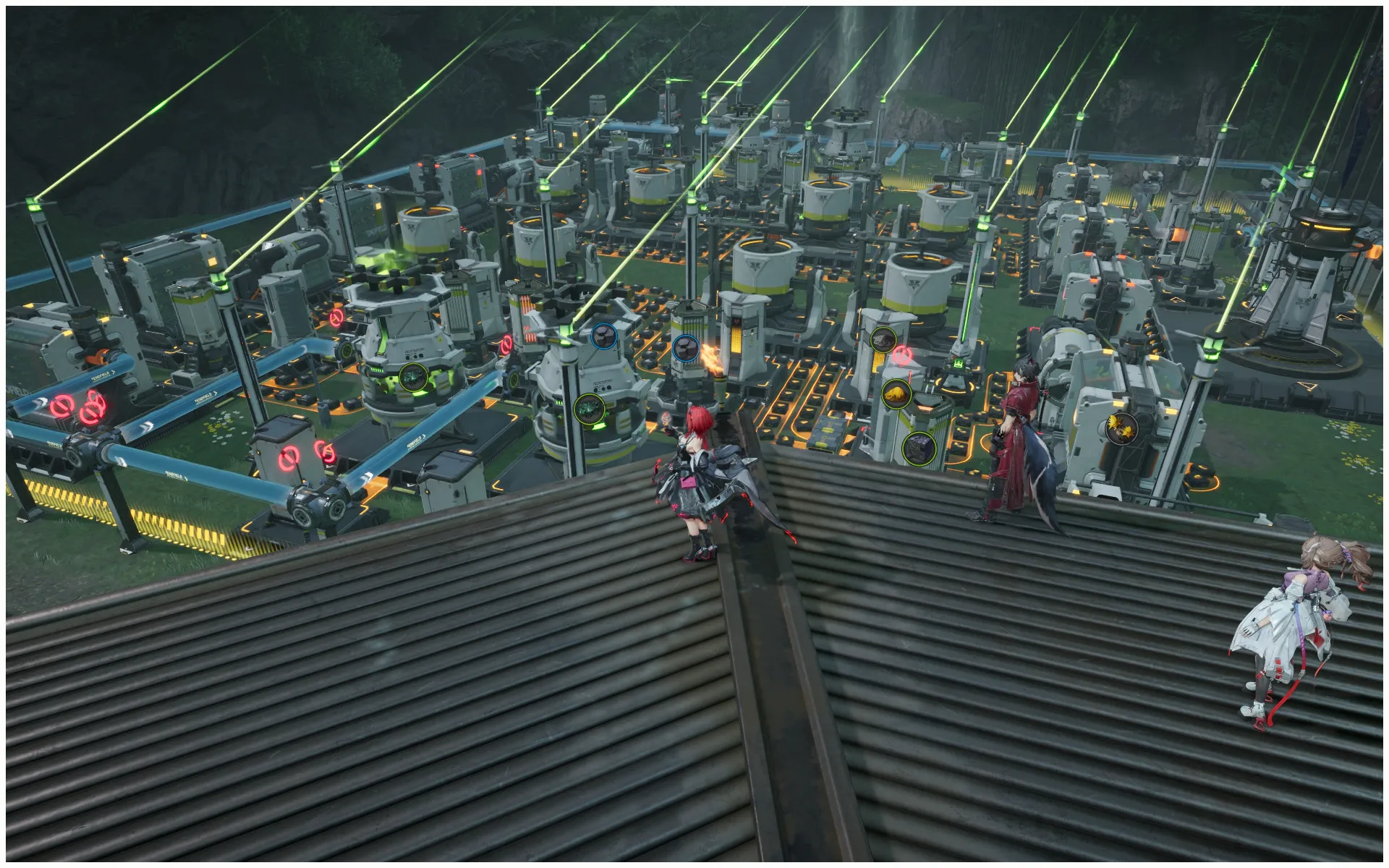Open the green machine display icon on the glowing fermenter
The width and height of the screenshot is (1389, 868).
click(414, 378)
